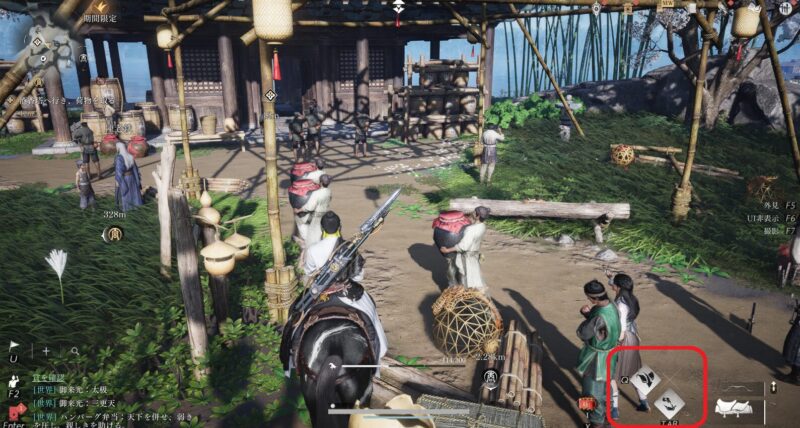This screenshot has width=800, height=428.
Task: Open the white figure emote icon
Action: [14, 381]
